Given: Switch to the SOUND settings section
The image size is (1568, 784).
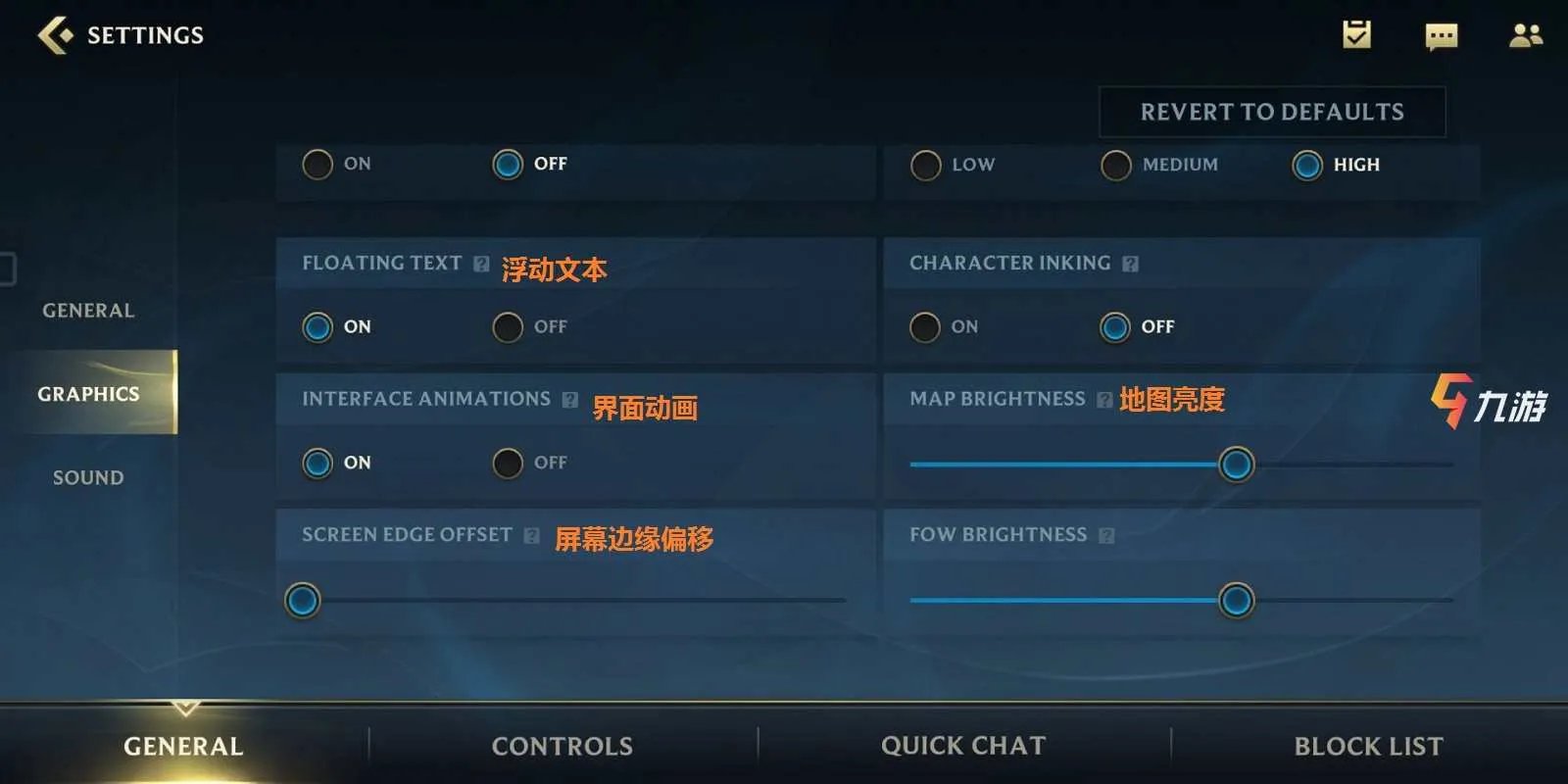Looking at the screenshot, I should (x=86, y=477).
